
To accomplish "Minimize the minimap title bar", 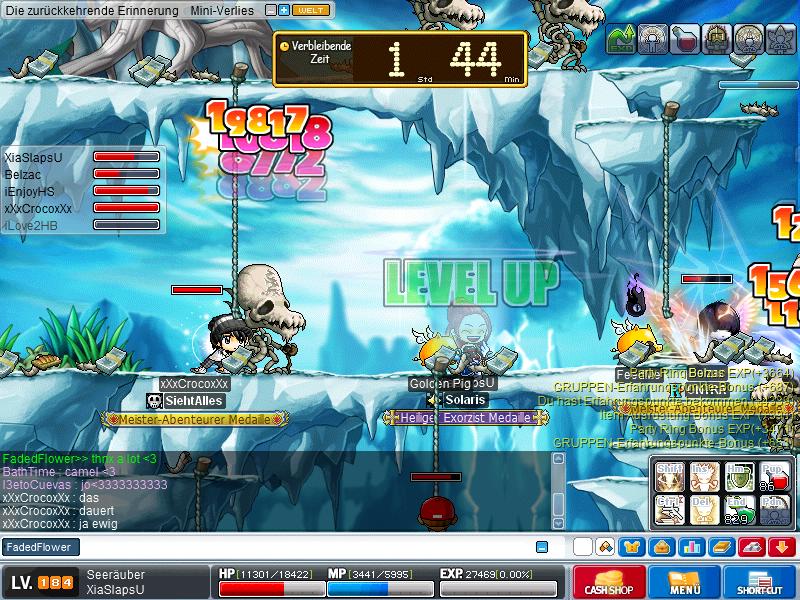I will [x=271, y=10].
